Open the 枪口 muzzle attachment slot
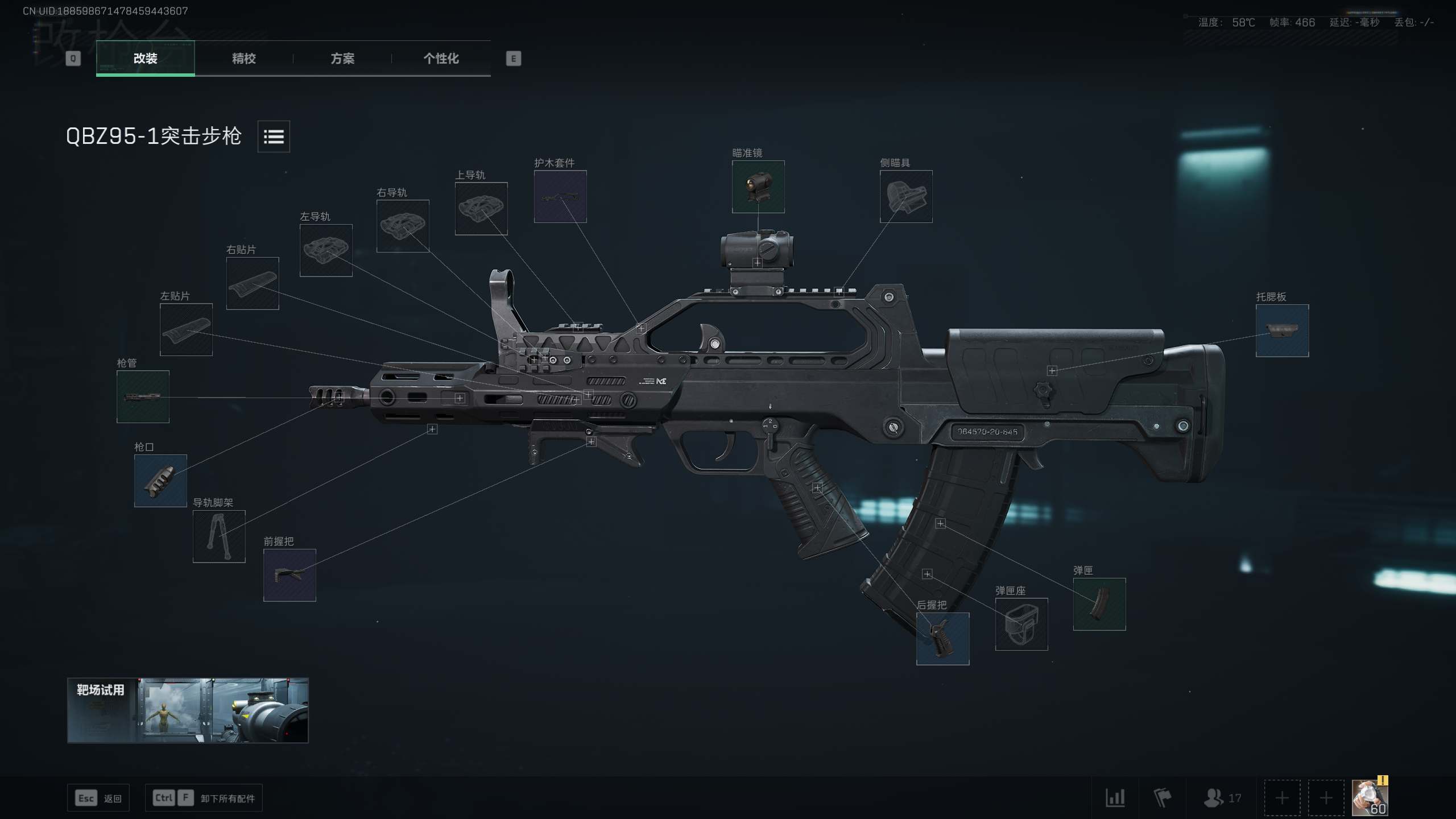 point(160,481)
